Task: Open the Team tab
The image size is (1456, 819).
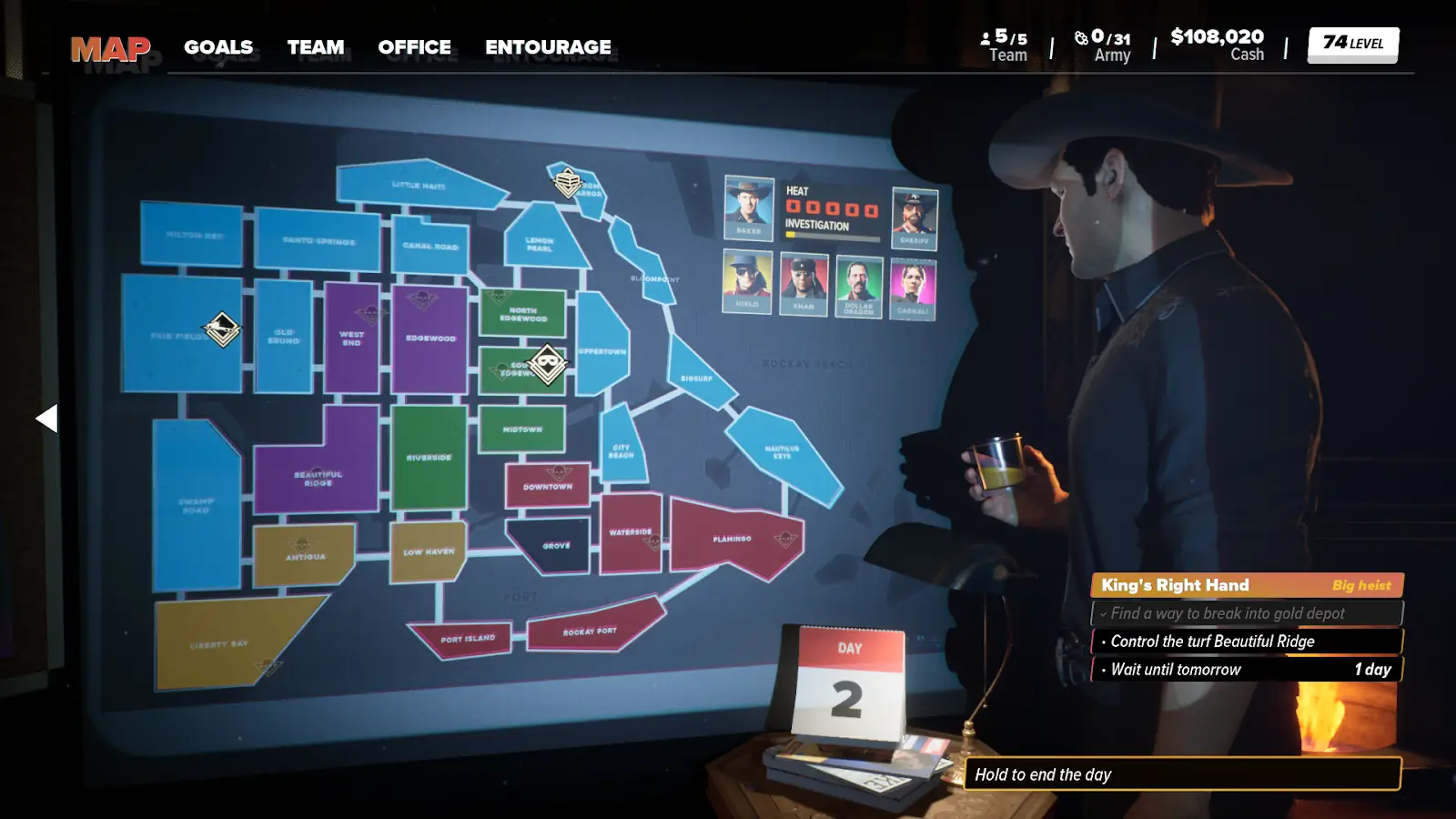Action: [x=316, y=47]
